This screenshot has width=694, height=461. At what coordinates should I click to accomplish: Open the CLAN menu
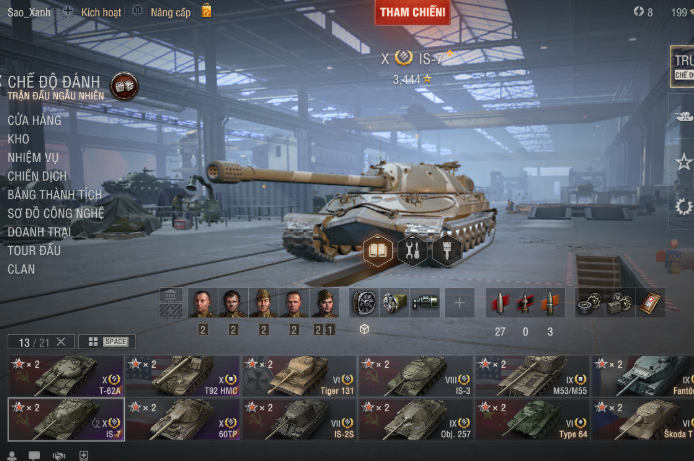click(x=21, y=269)
